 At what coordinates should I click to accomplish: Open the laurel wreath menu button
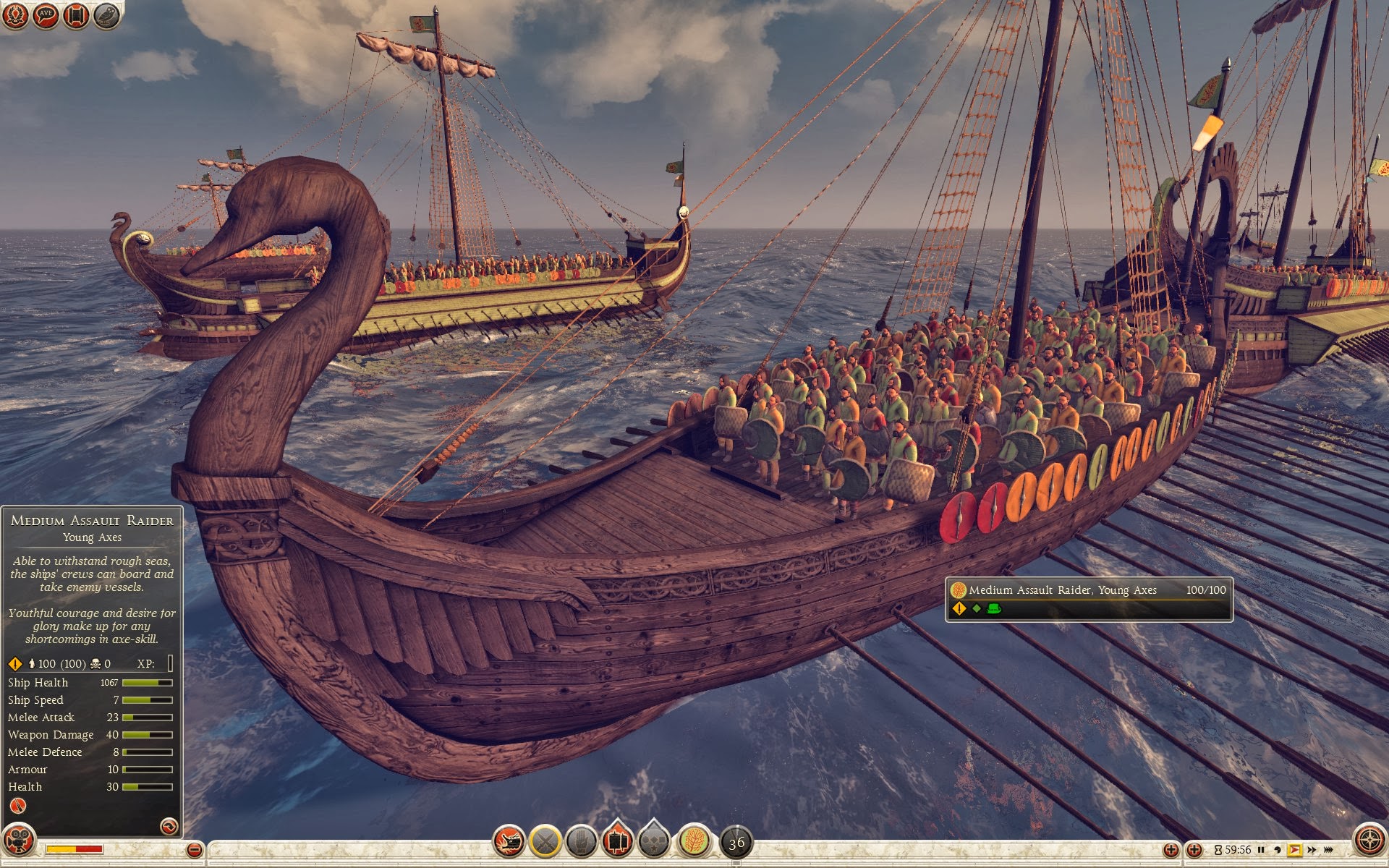coord(15,15)
